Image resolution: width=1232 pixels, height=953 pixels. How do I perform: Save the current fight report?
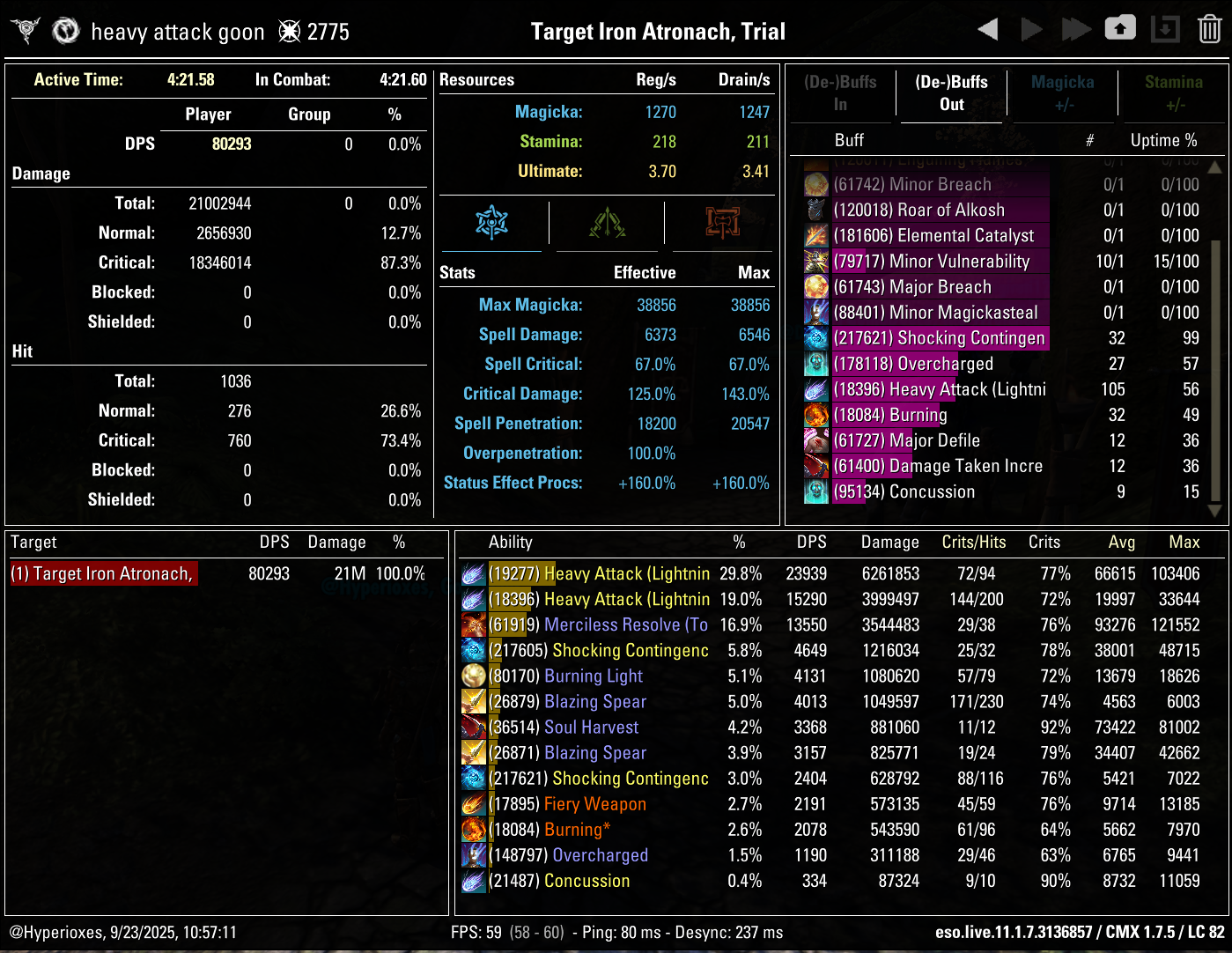point(1120,28)
